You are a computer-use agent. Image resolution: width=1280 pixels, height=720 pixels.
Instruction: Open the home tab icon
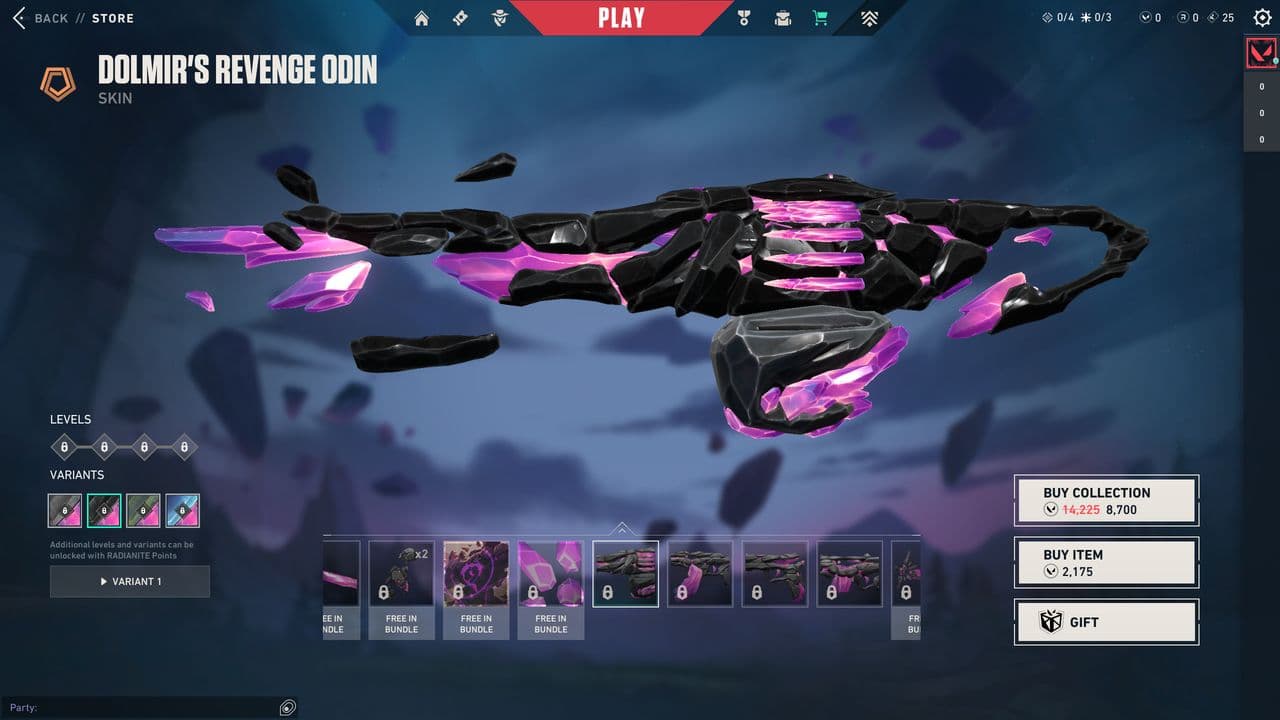pos(422,18)
